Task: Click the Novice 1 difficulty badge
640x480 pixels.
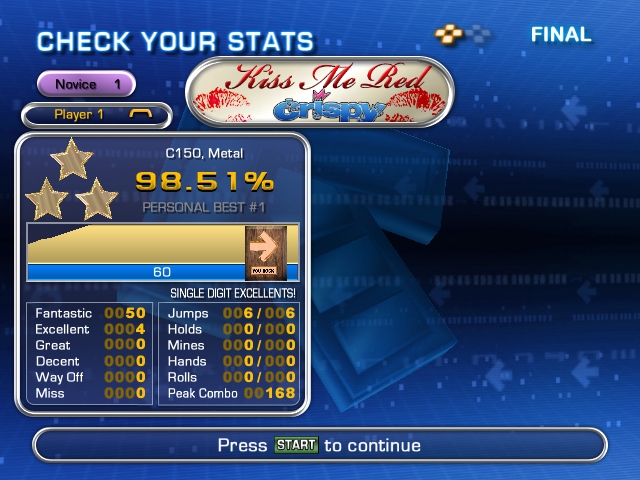Action: coord(86,85)
